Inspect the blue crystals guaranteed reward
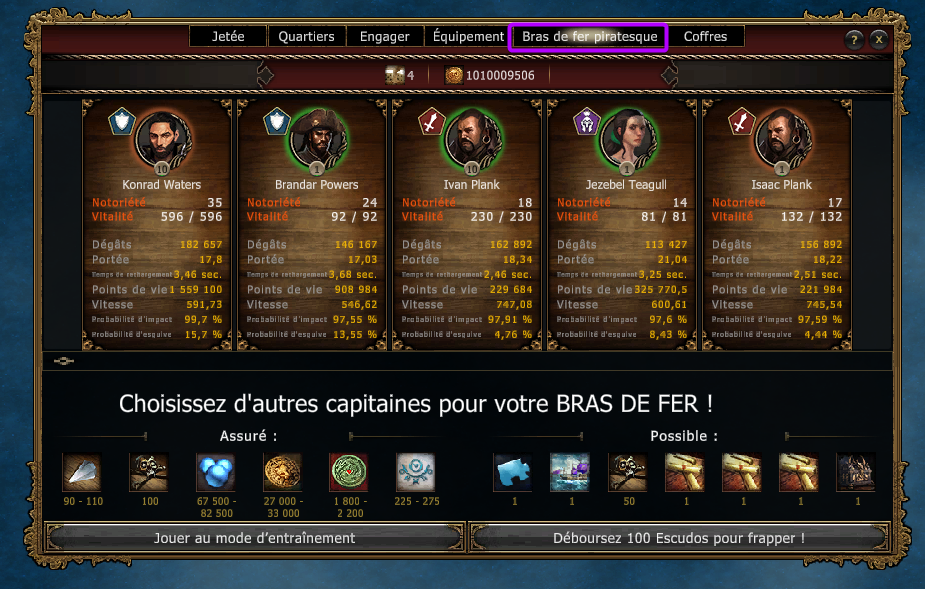The image size is (925, 589). [x=215, y=472]
